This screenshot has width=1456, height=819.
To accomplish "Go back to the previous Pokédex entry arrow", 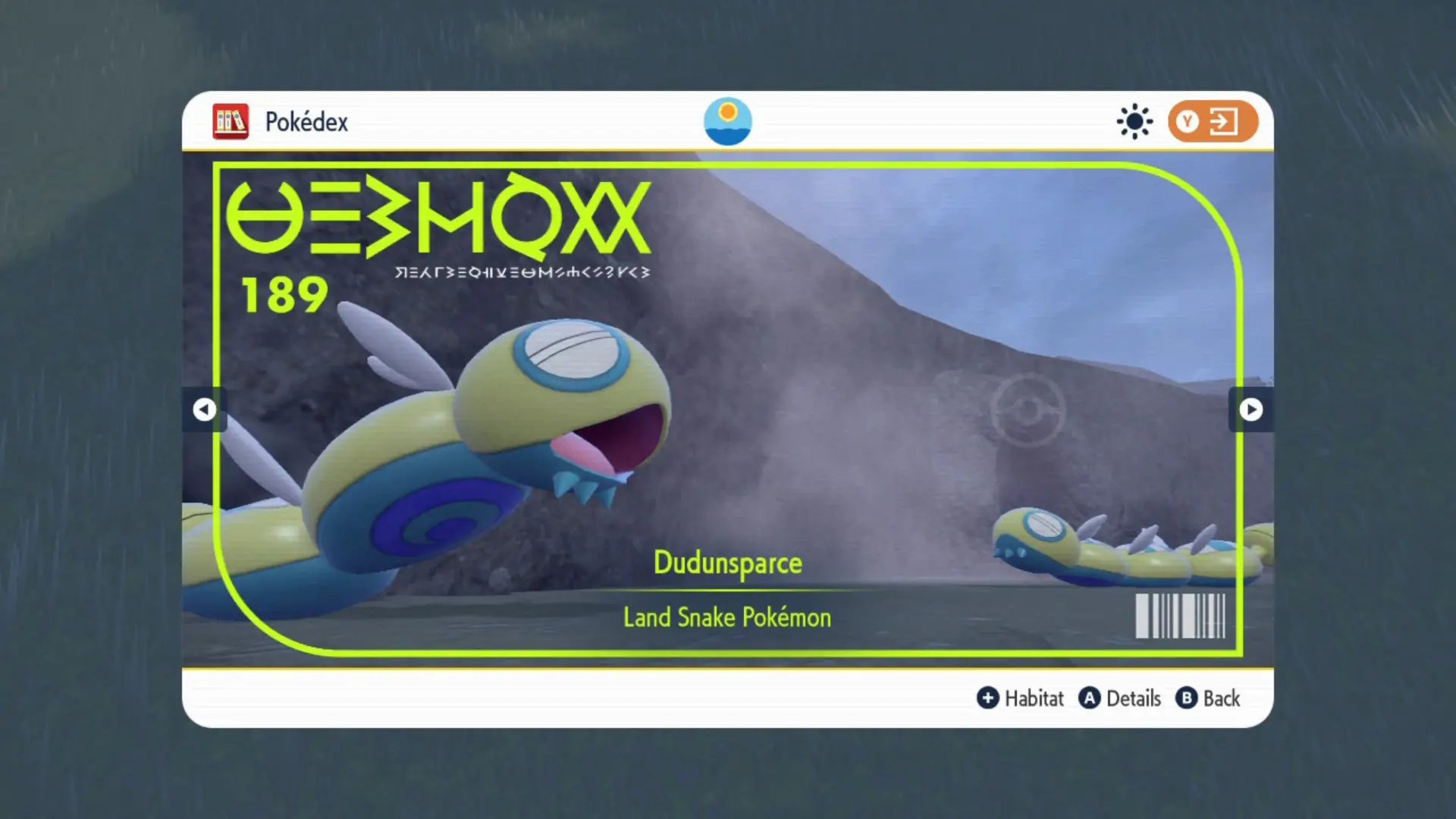I will point(205,409).
